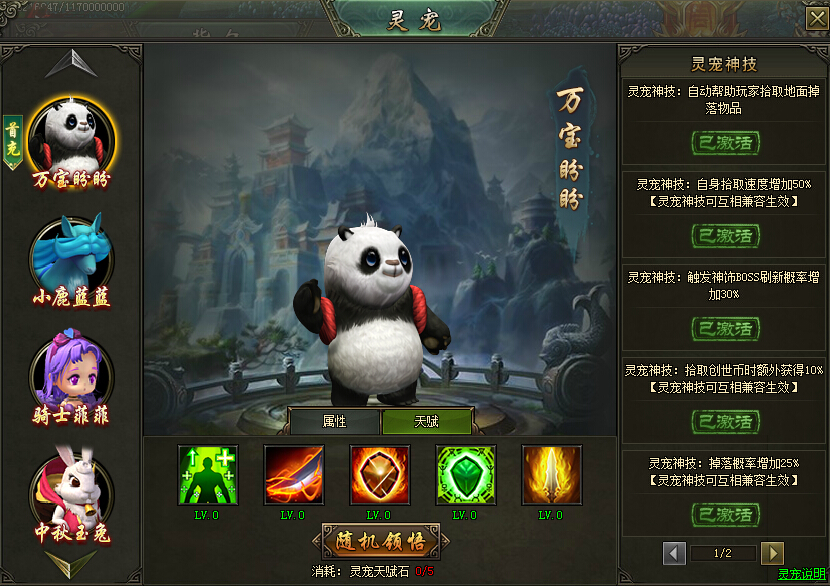Screen dimensions: 830x586
Task: Open the 普宠 side tab
Action: tap(13, 140)
